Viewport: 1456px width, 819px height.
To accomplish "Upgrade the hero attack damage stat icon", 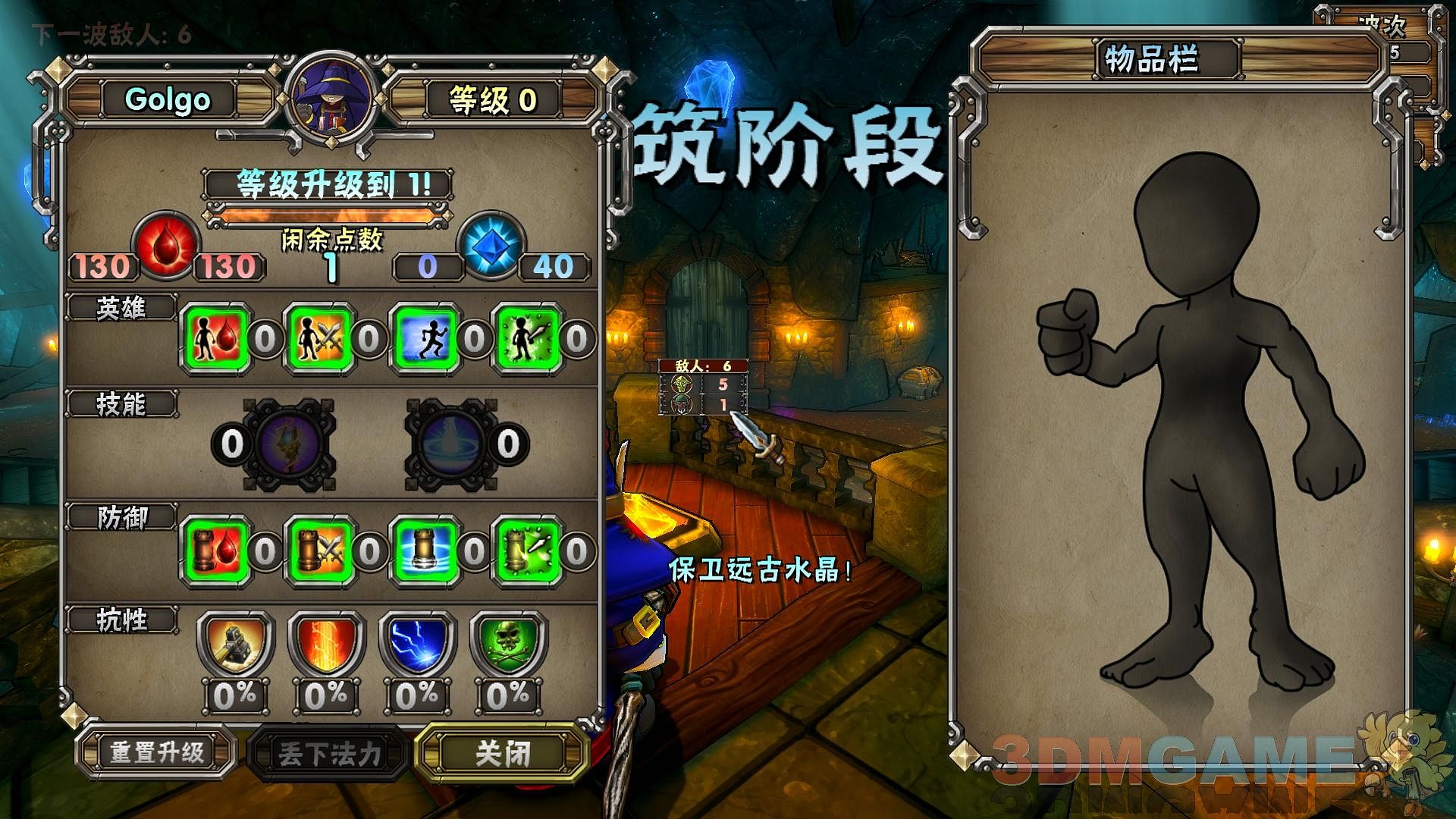I will click(x=321, y=339).
